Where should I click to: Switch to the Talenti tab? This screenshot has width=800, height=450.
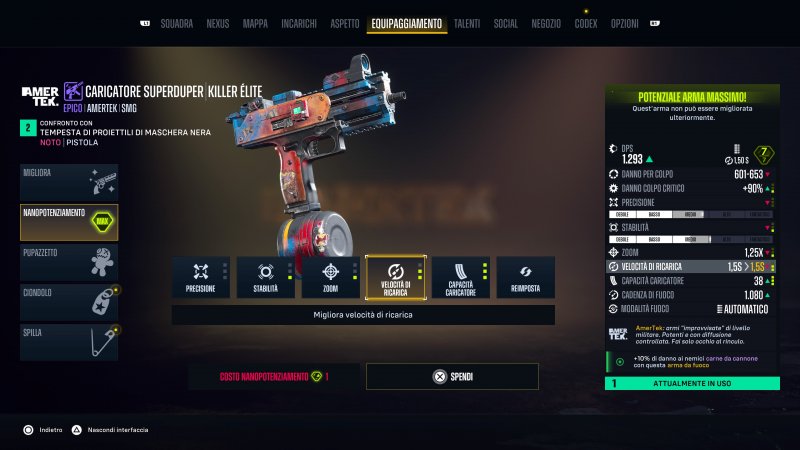pos(466,23)
